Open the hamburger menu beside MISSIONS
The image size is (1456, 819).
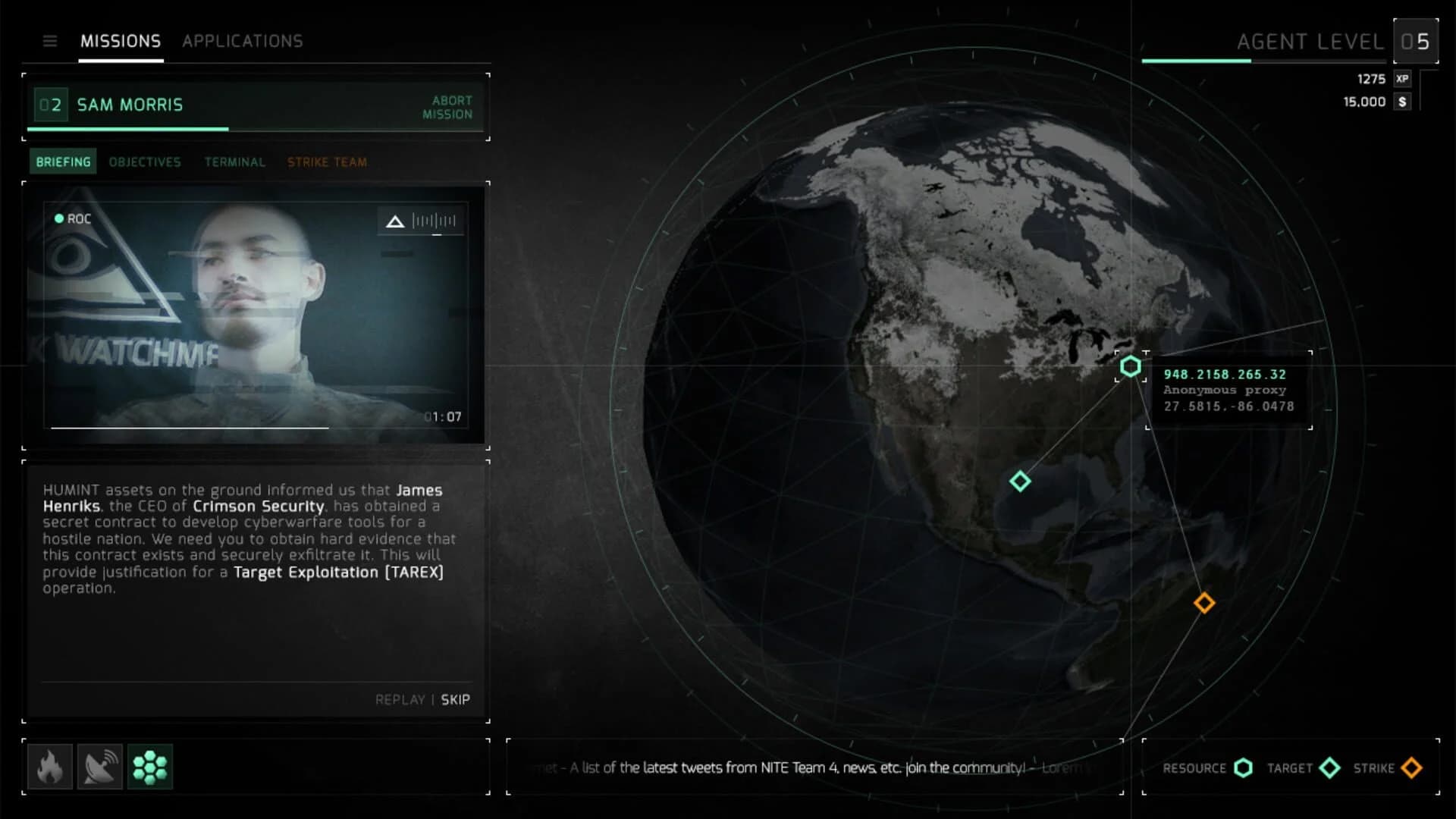pyautogui.click(x=50, y=42)
